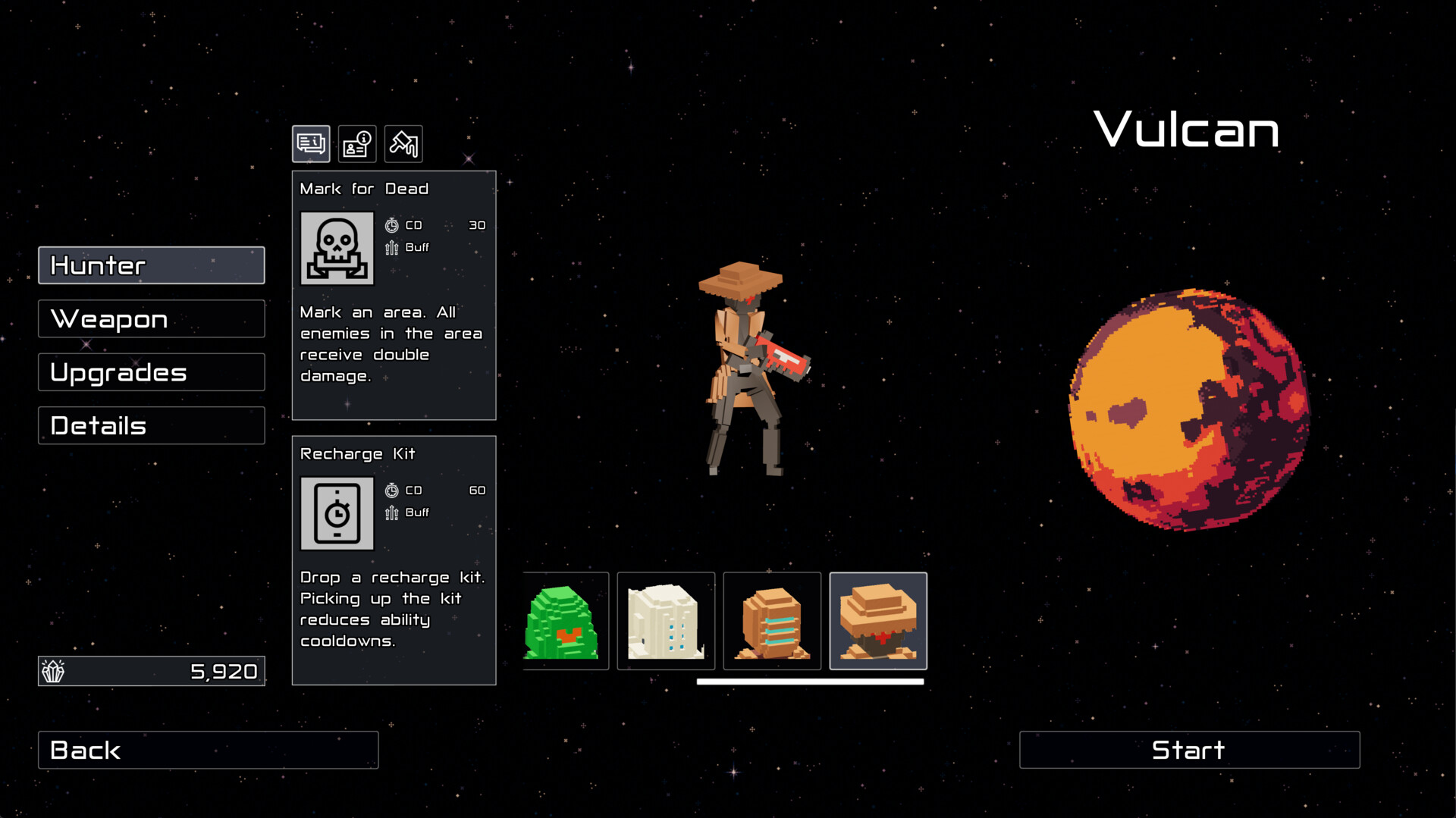Open the Details panel
Screen dimensions: 1456x818
(151, 425)
